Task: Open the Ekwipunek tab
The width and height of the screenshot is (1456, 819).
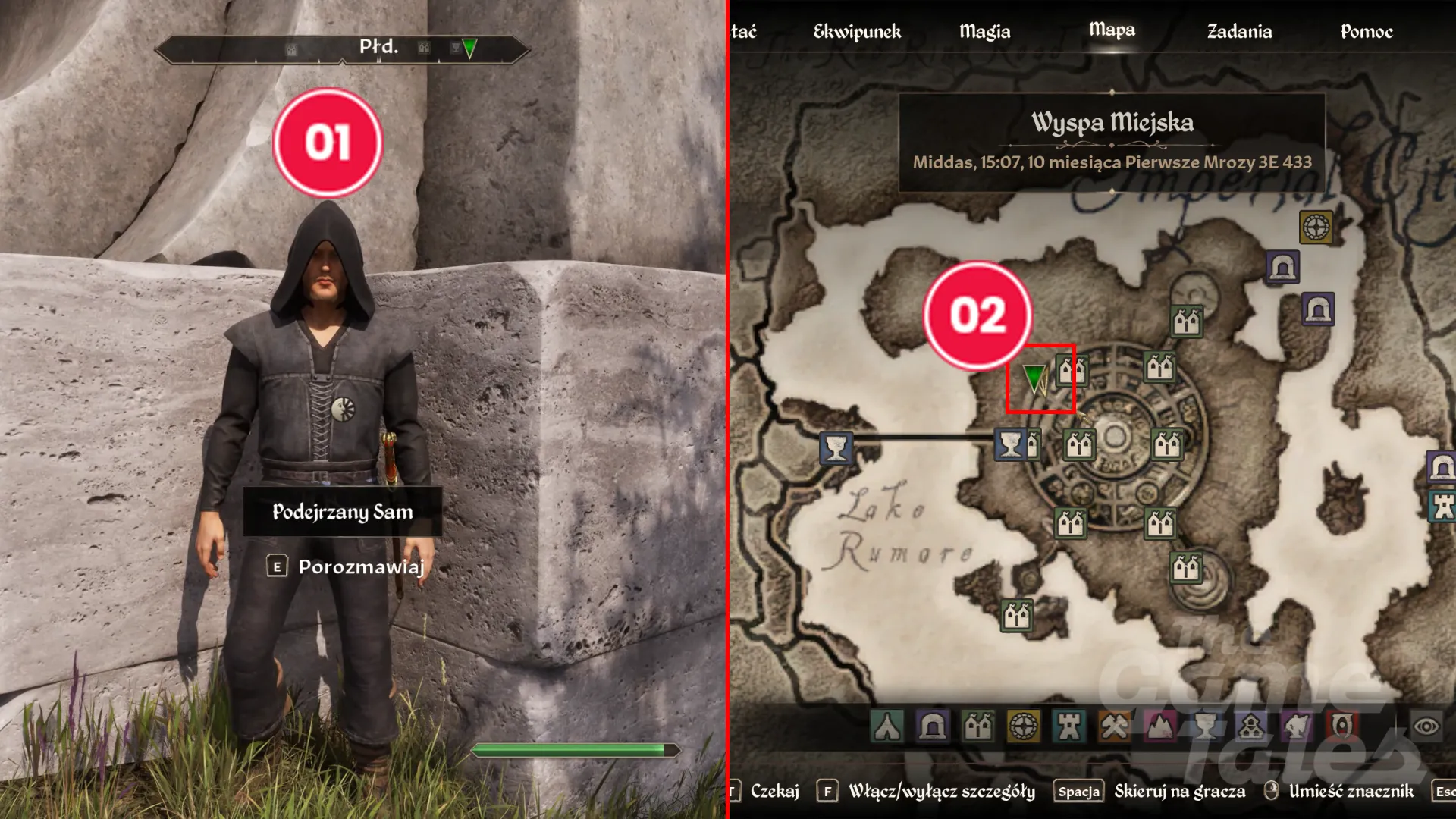Action: click(857, 32)
